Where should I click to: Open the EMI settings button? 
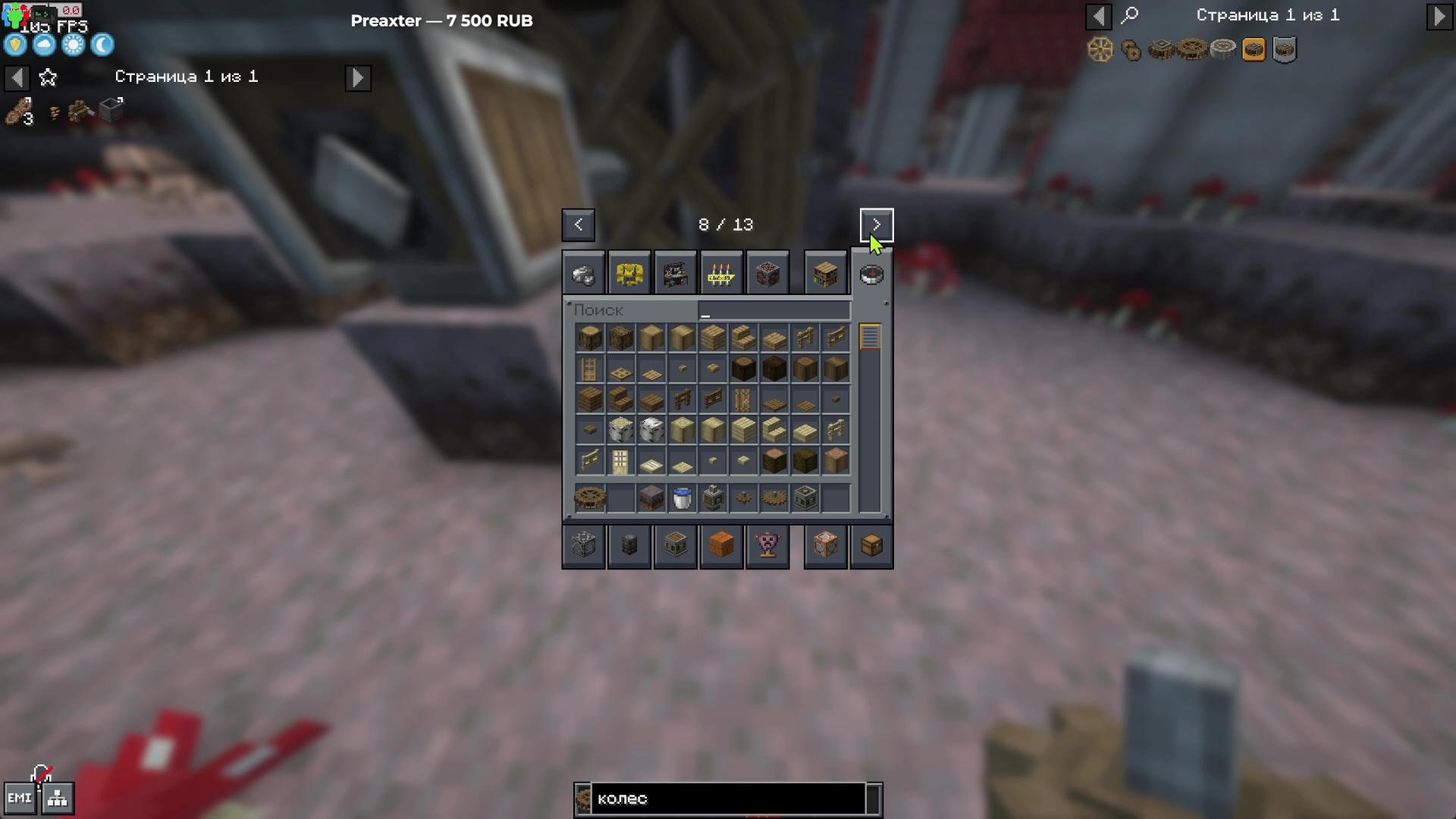tap(19, 799)
